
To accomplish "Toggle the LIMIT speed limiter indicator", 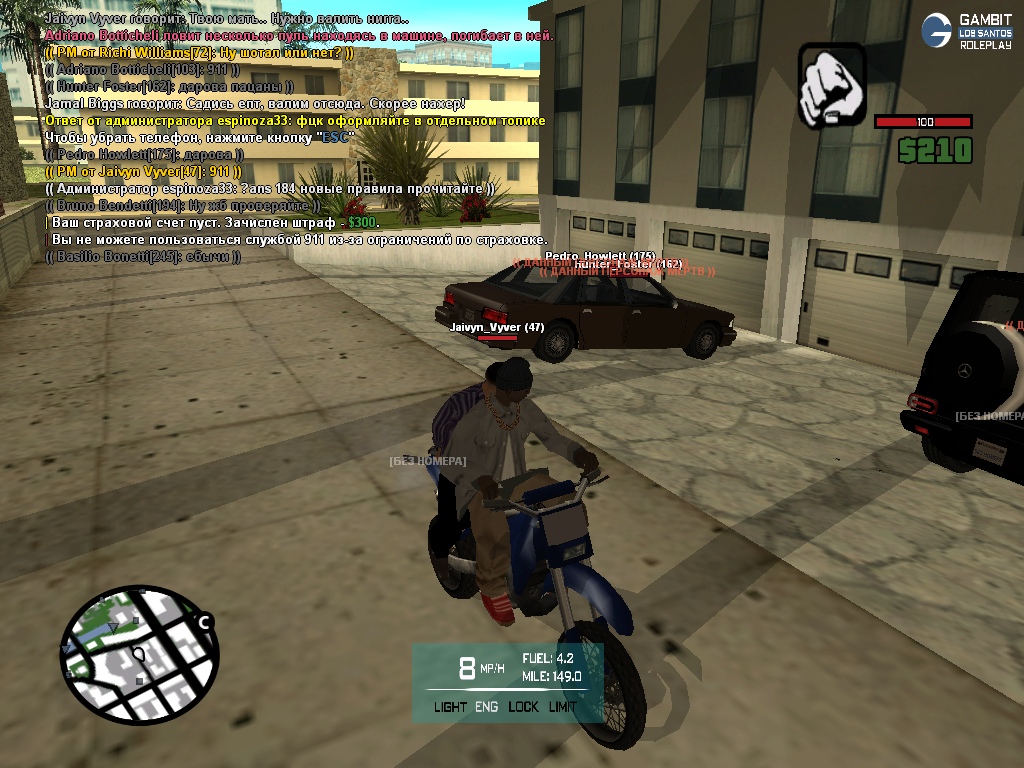I will [563, 707].
